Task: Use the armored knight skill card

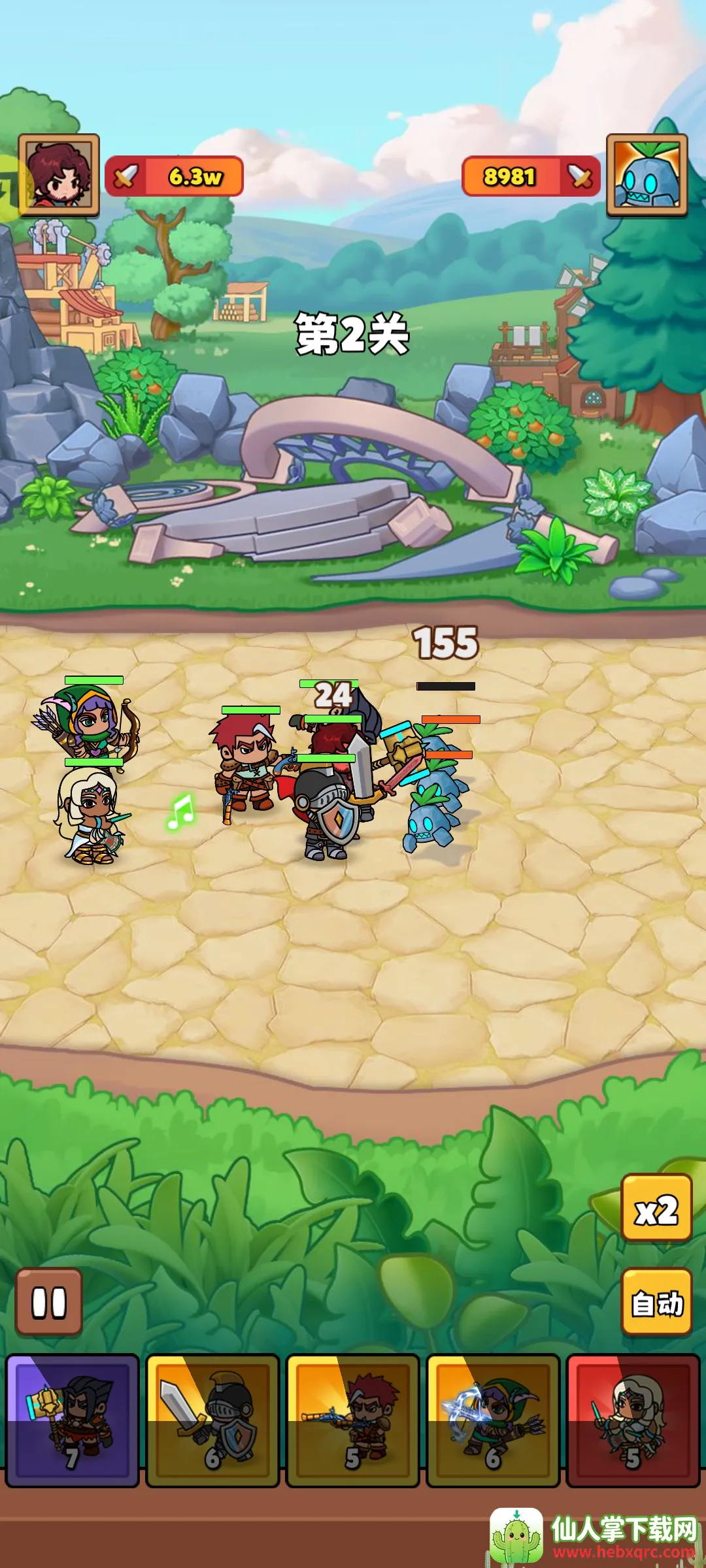Action: [212, 1421]
